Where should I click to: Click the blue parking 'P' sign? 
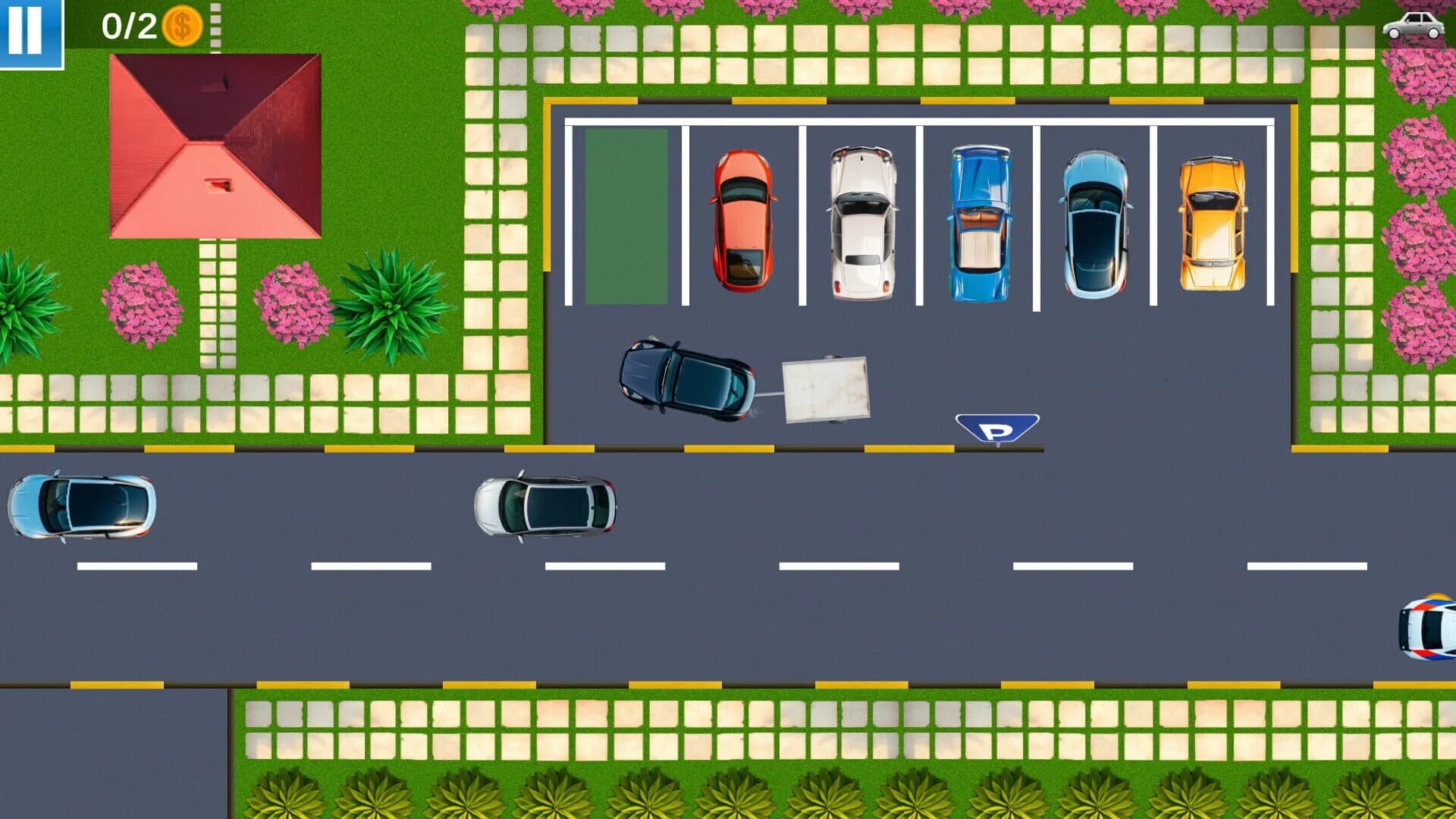pyautogui.click(x=997, y=428)
